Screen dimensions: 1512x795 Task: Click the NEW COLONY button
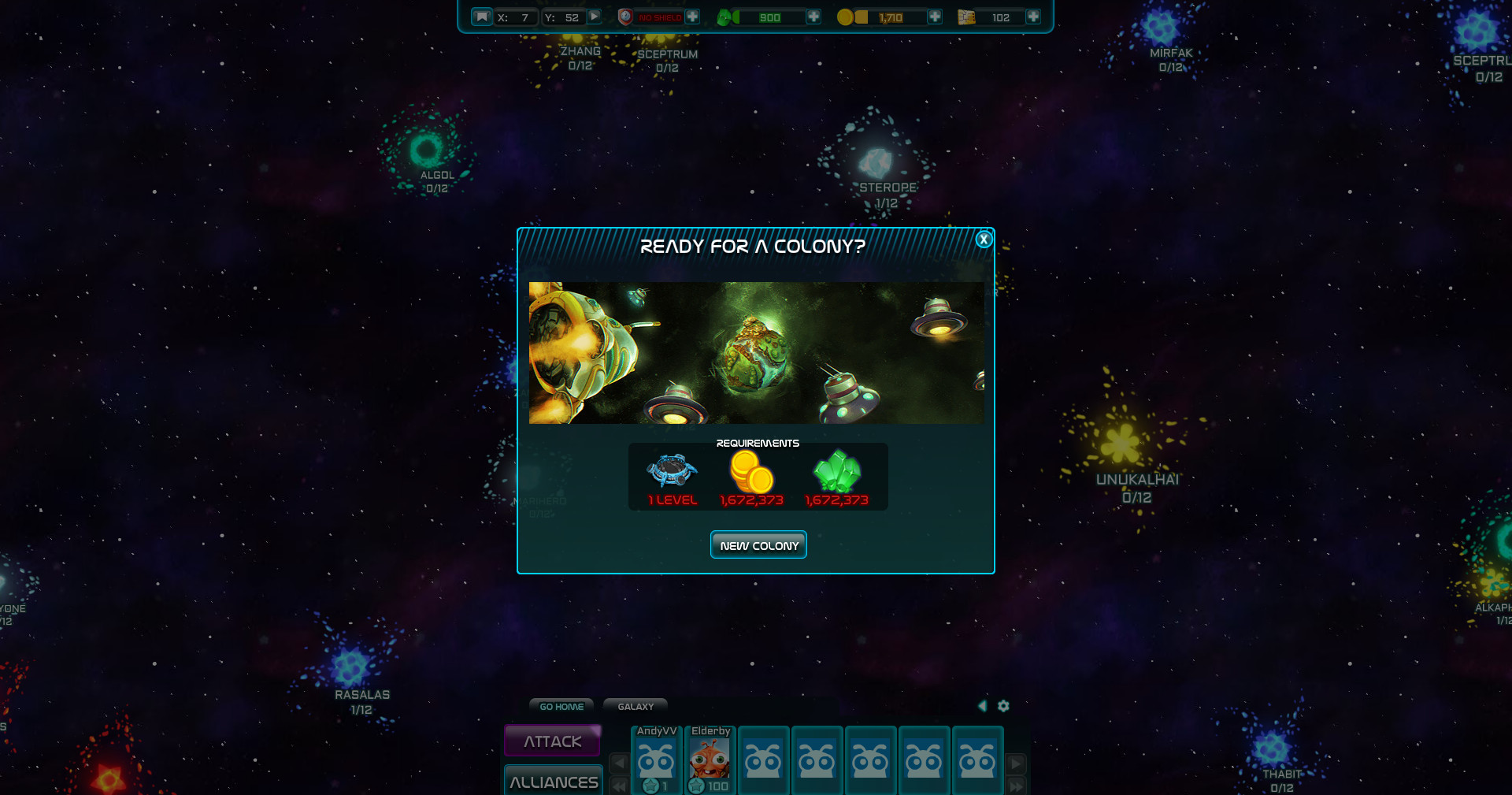tap(758, 544)
